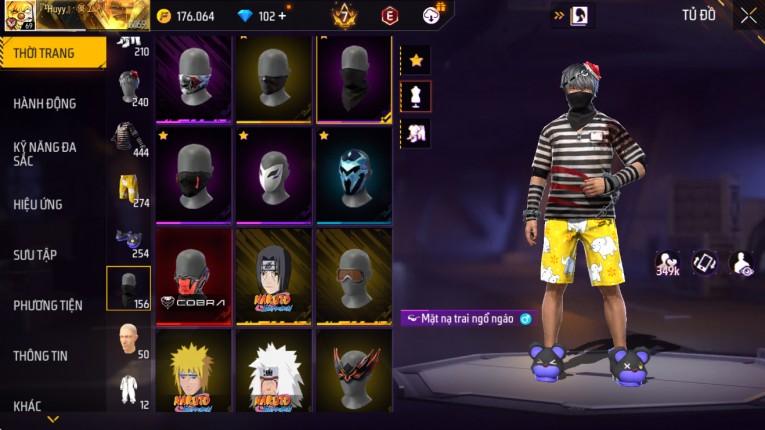Show the PHƯƠNG TIỆN vehicles tab
Screen dimensions: 765x430
[48, 305]
